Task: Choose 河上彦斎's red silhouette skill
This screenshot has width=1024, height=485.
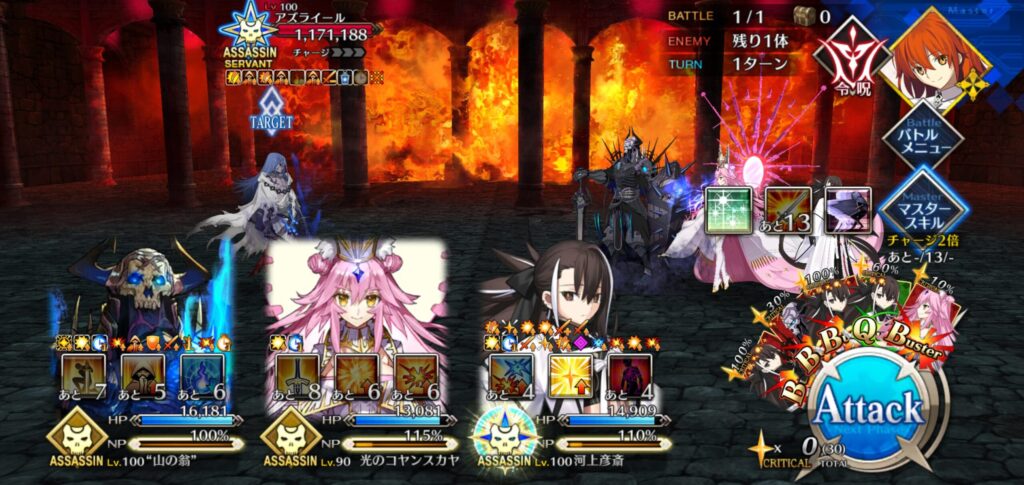Action: (630, 374)
